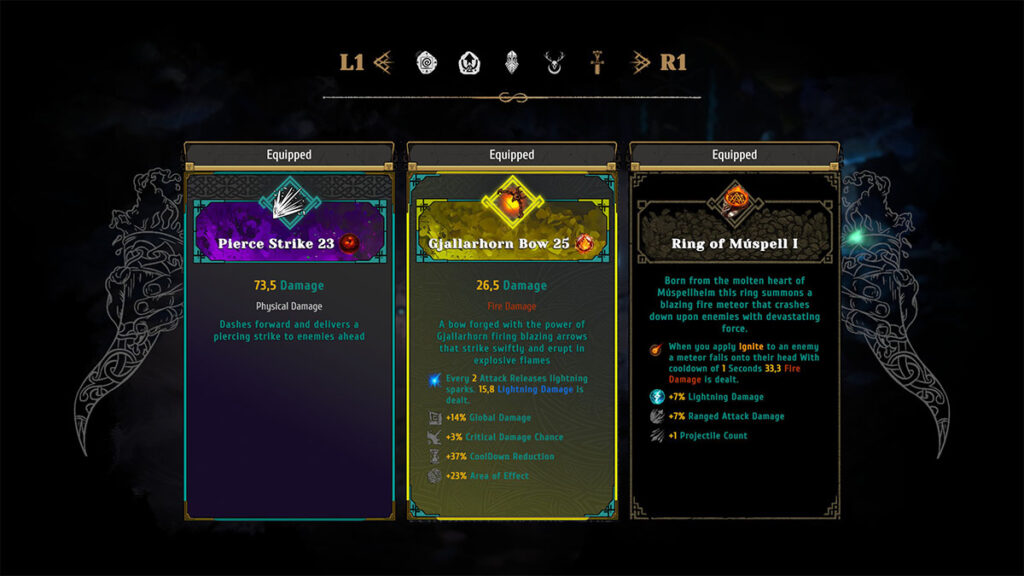Open the spiral rune stone tab

pos(427,63)
